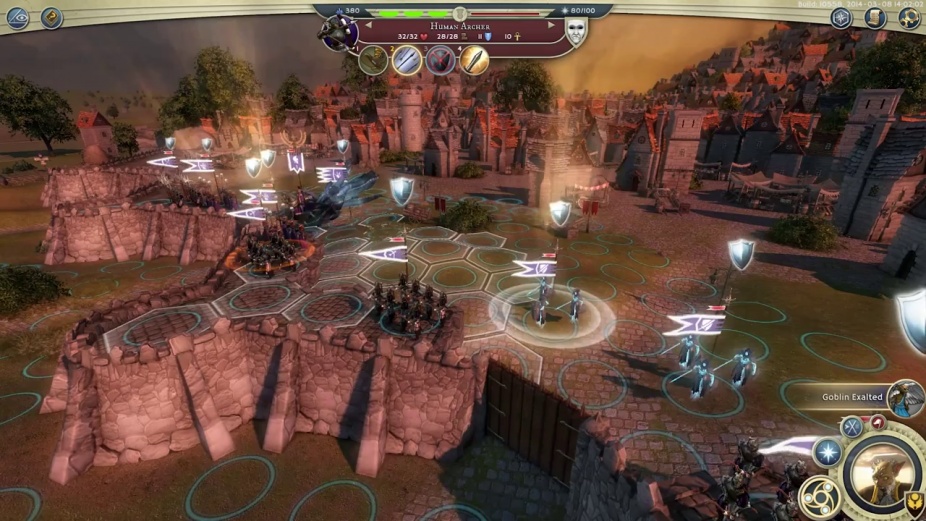Activate the fourth ability with blade icon
Screen dimensions: 926x521
click(474, 61)
